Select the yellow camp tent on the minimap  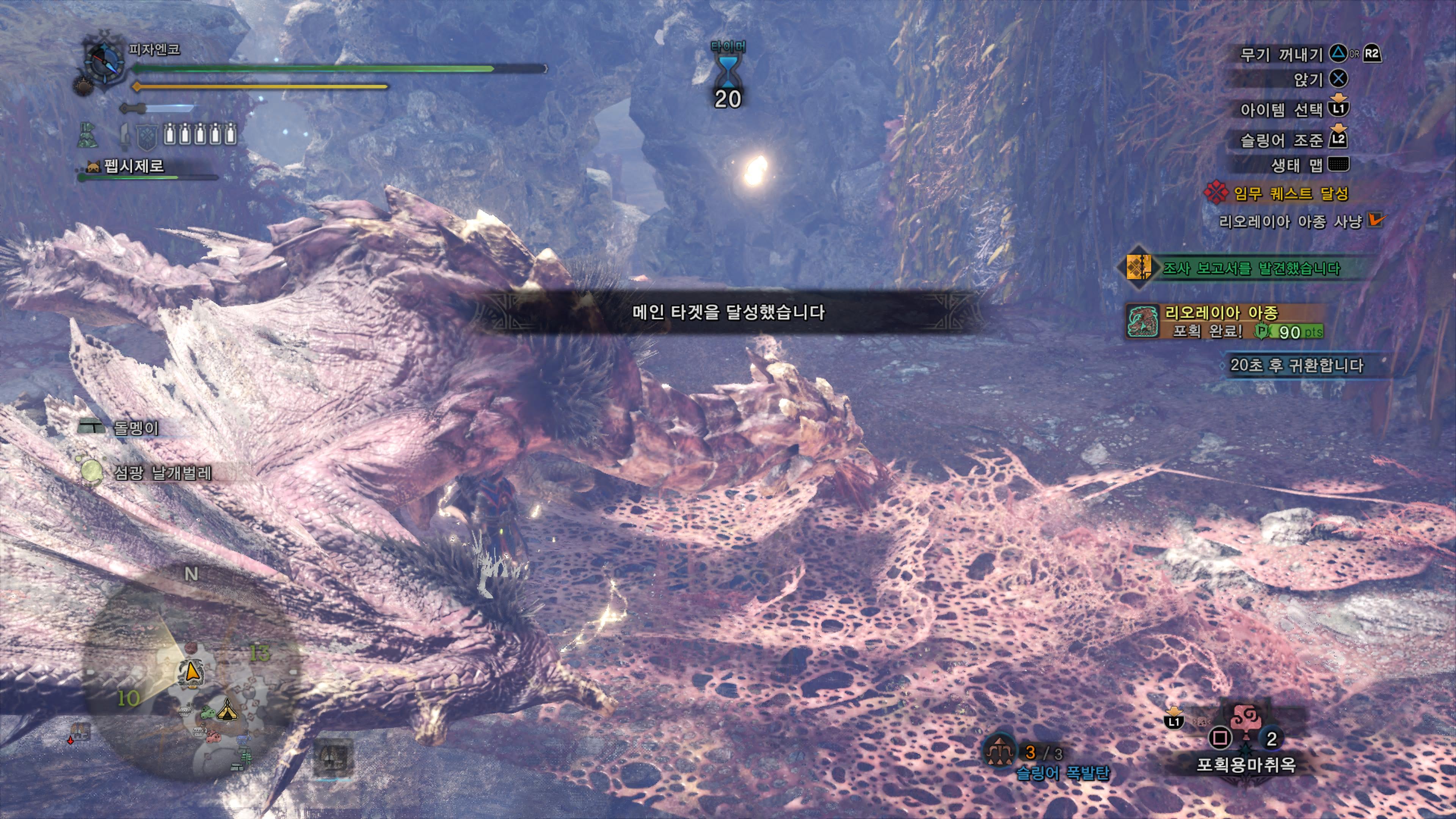[227, 710]
